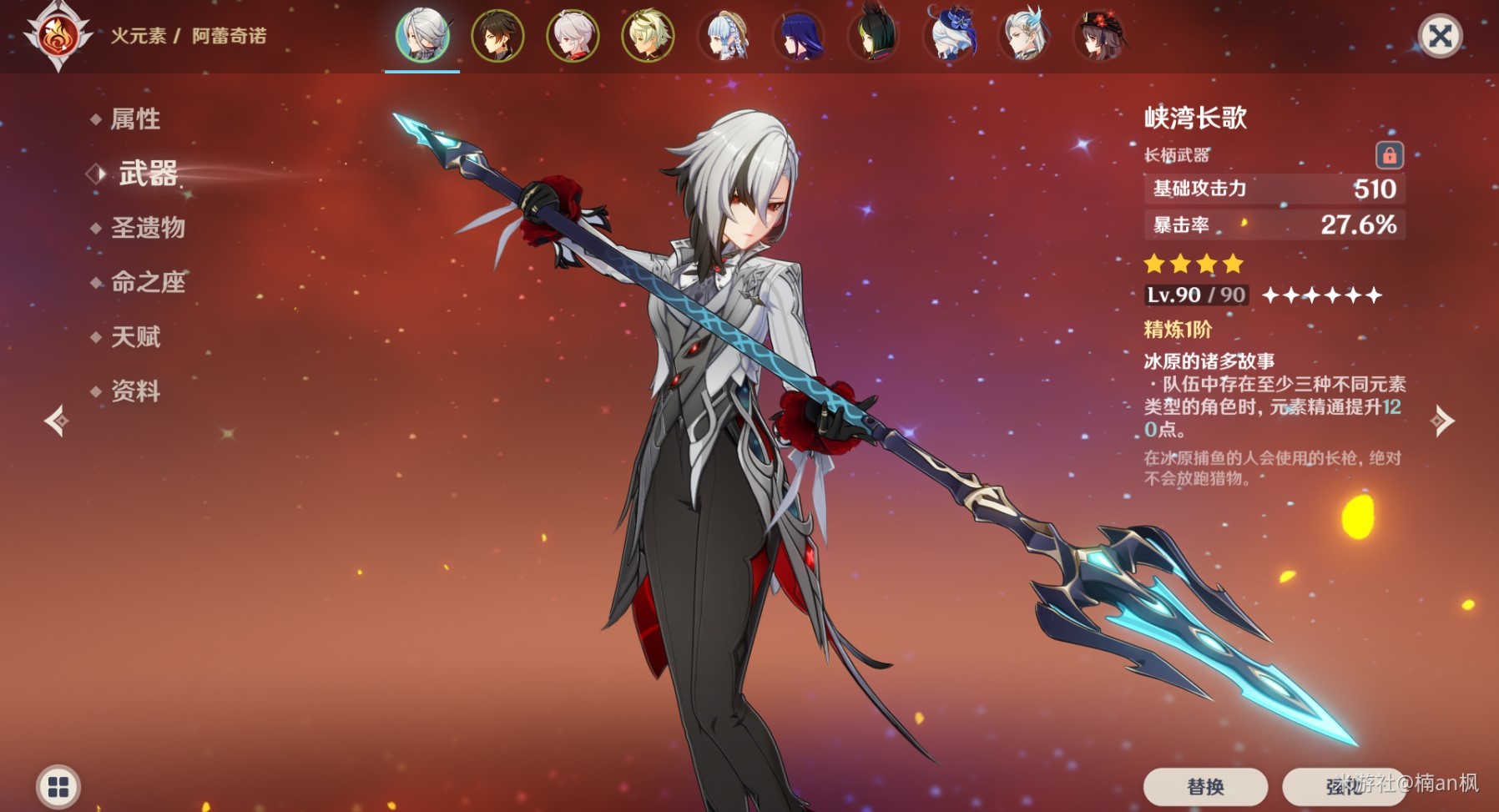Image resolution: width=1499 pixels, height=812 pixels.
Task: Select the purple-haired Raiden Shogun portrait
Action: coord(799,36)
